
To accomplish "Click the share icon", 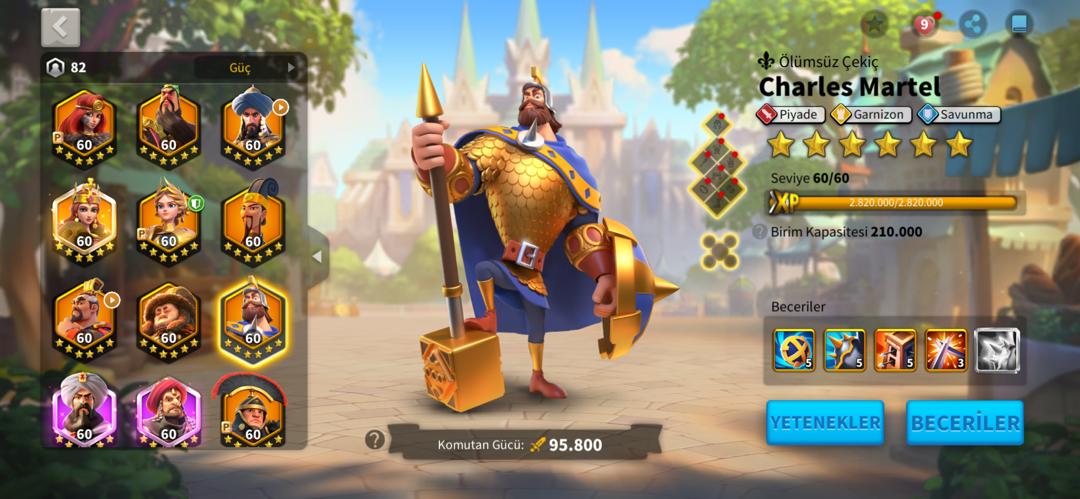I will point(972,24).
